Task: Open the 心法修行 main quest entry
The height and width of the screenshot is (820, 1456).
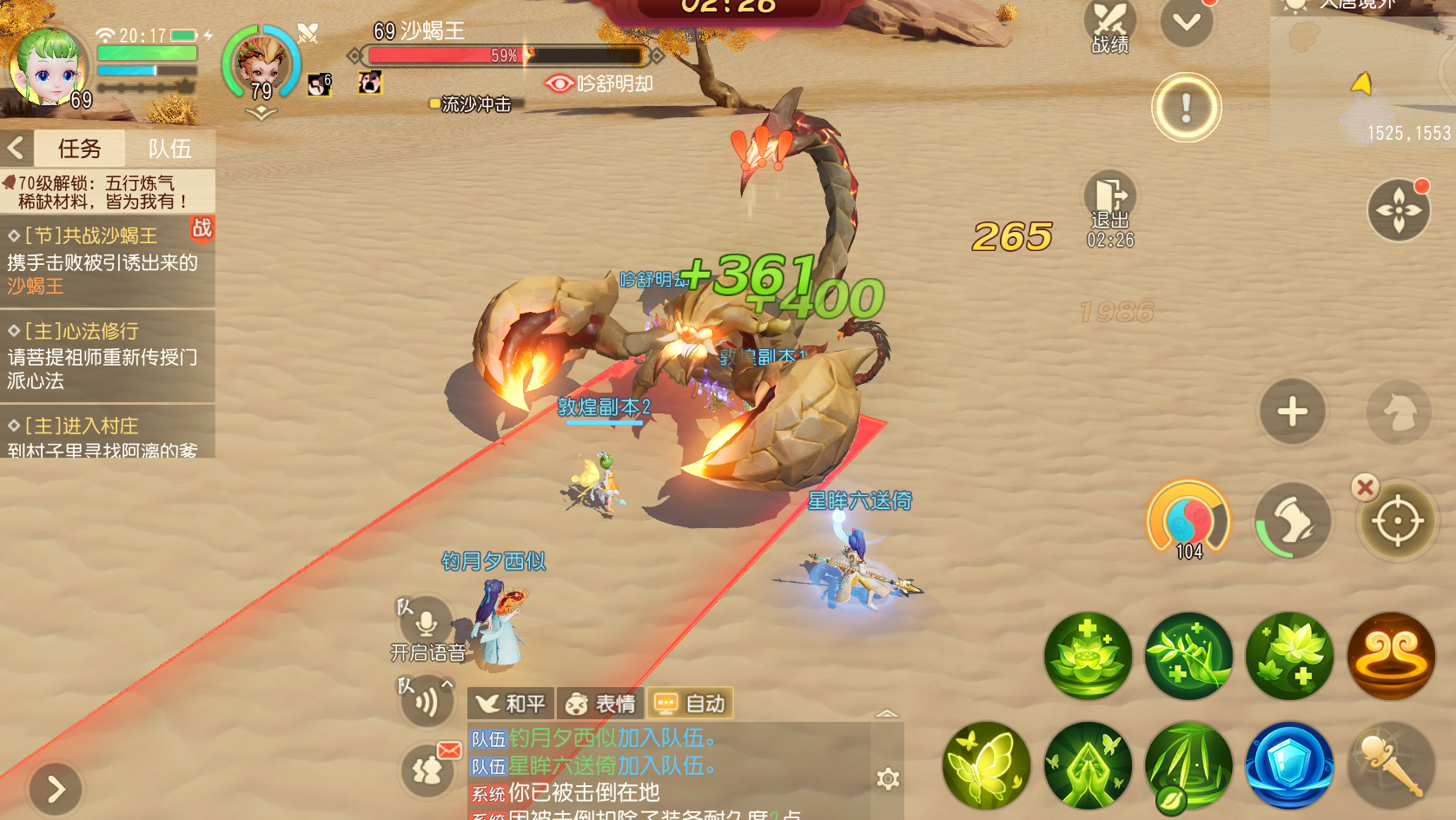Action: click(x=104, y=355)
